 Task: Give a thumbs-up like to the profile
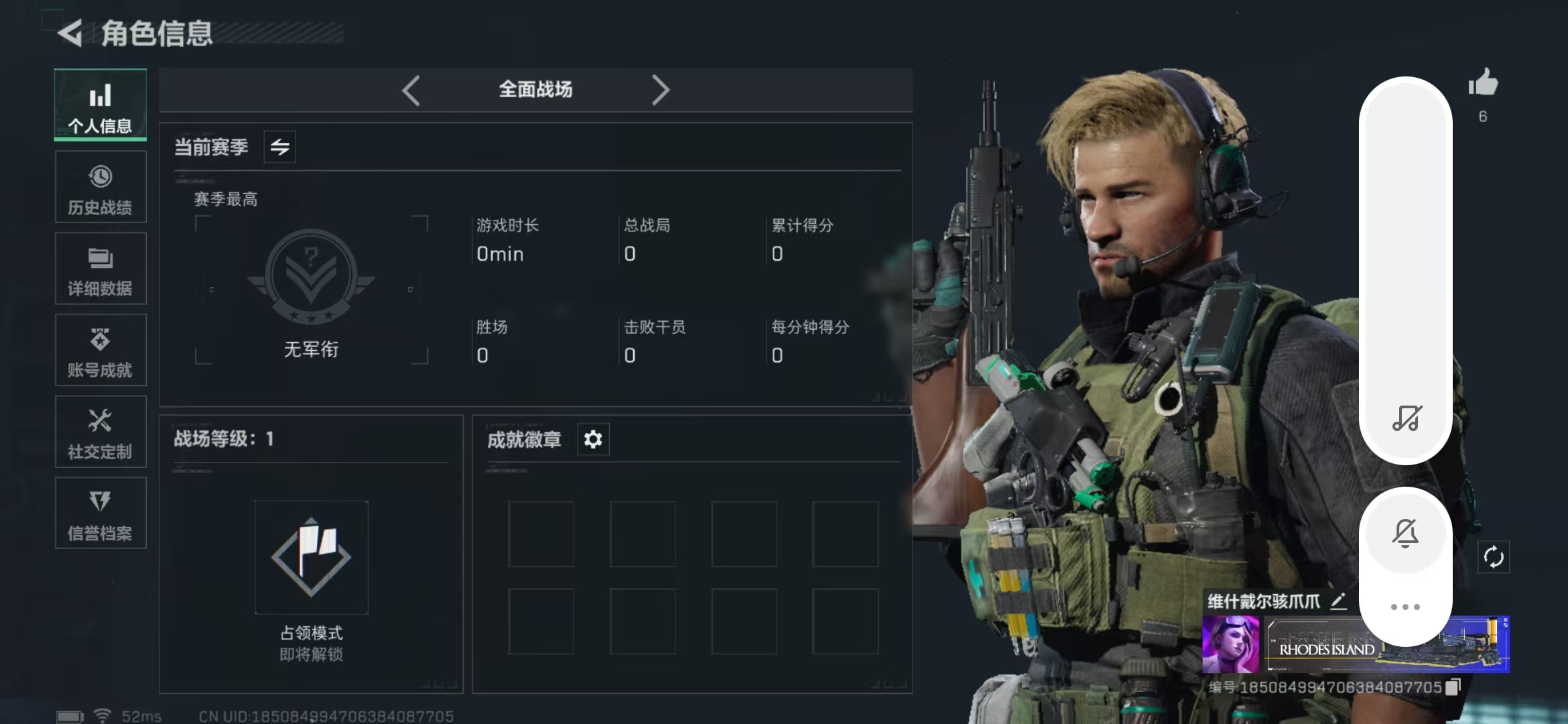pos(1482,84)
